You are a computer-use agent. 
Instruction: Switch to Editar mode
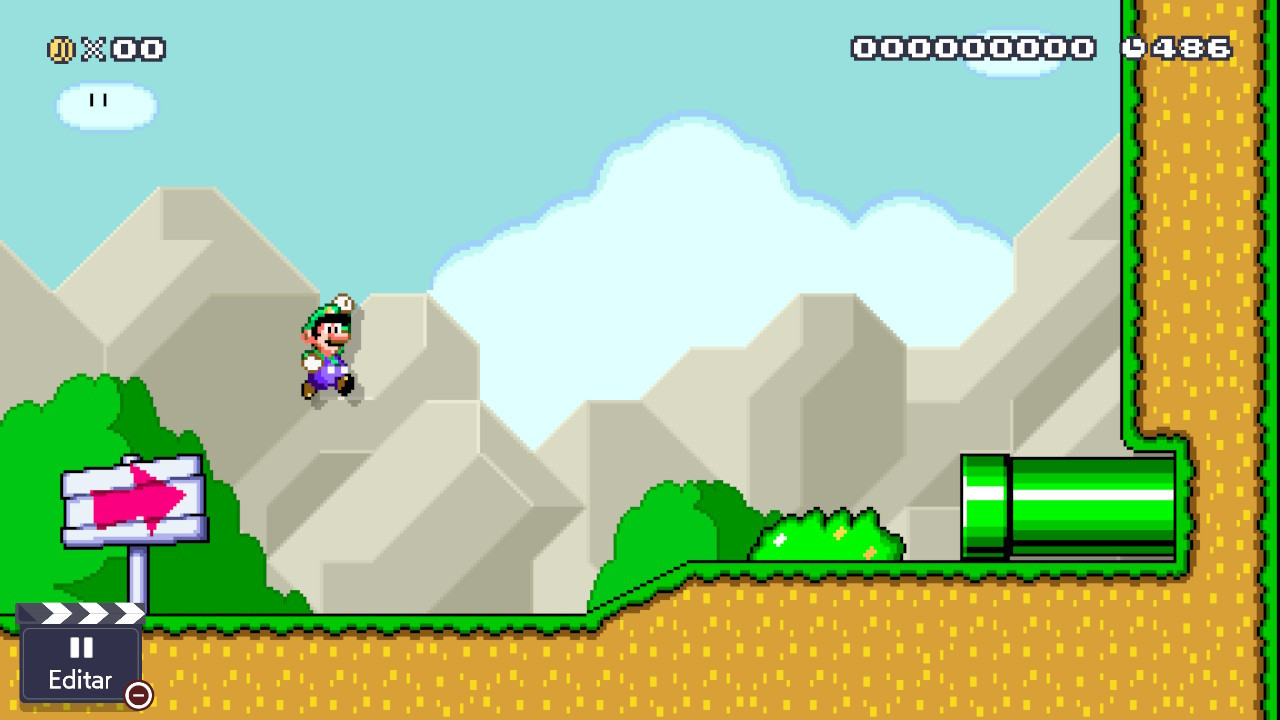click(82, 680)
